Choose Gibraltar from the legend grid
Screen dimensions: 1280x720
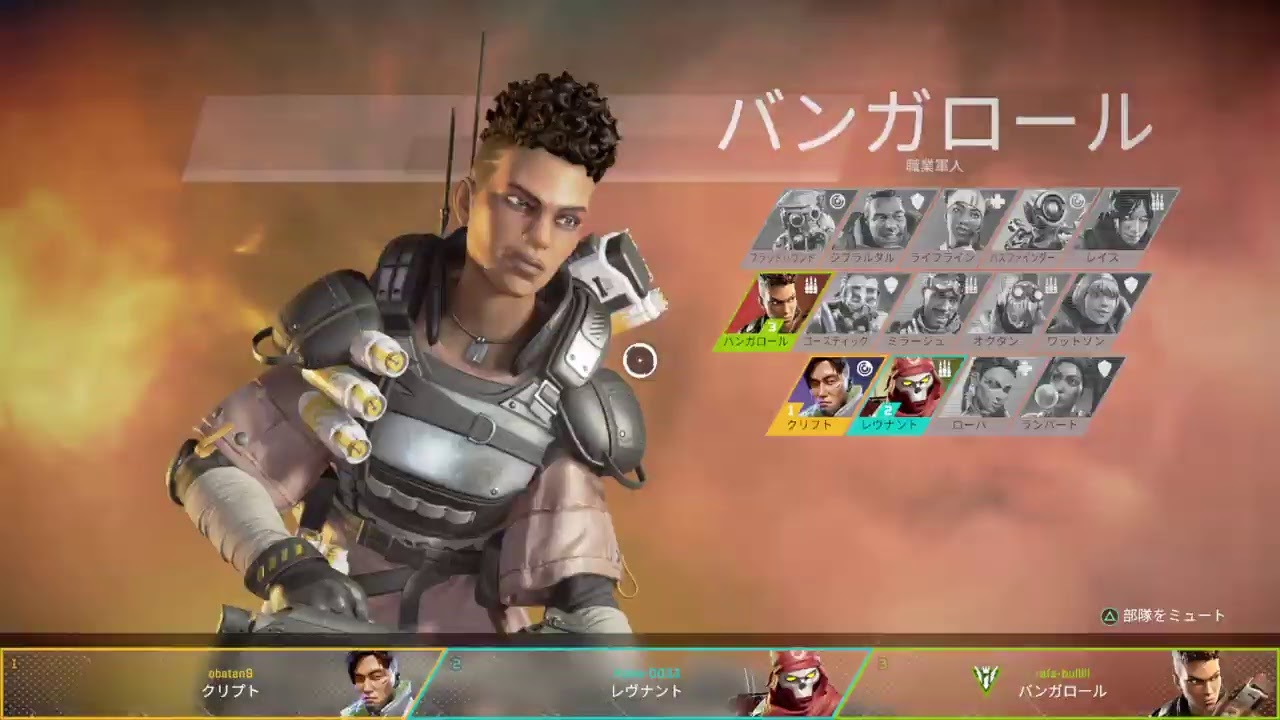882,221
